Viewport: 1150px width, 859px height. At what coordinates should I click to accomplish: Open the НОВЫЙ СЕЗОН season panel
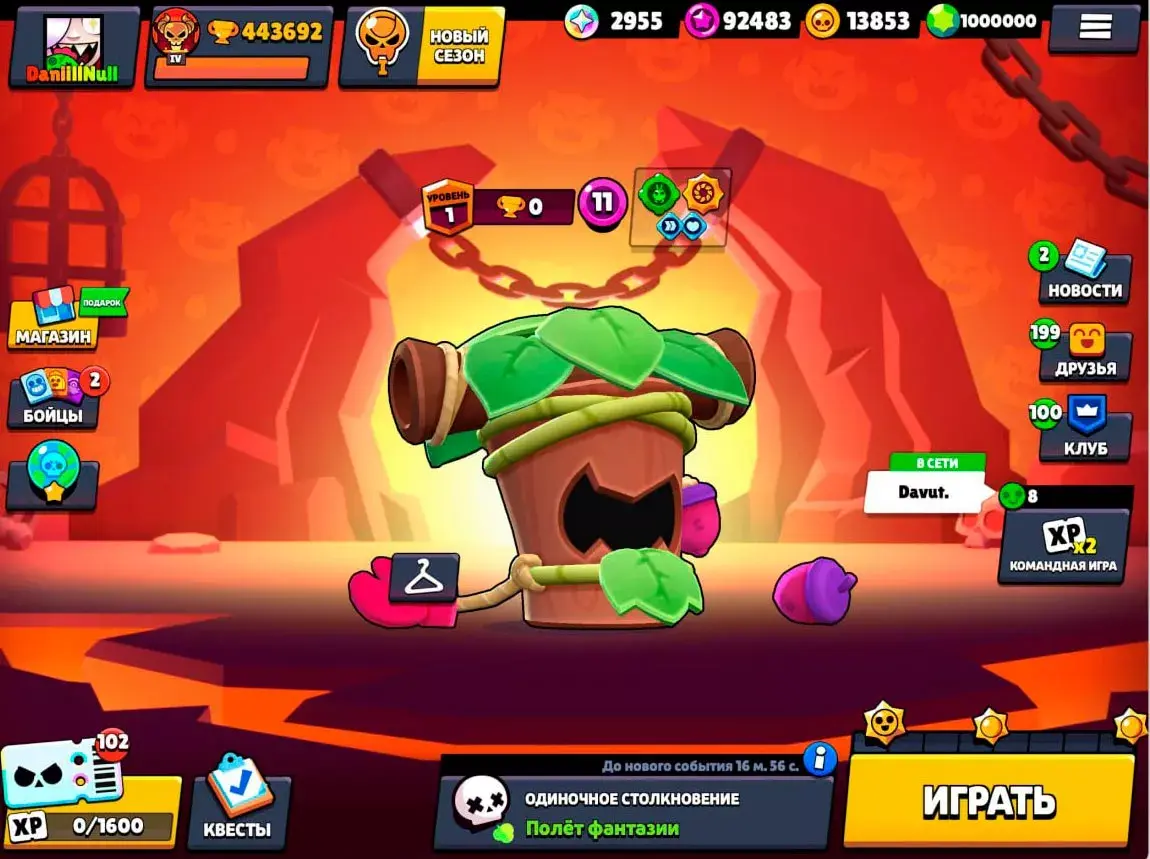[x=420, y=46]
